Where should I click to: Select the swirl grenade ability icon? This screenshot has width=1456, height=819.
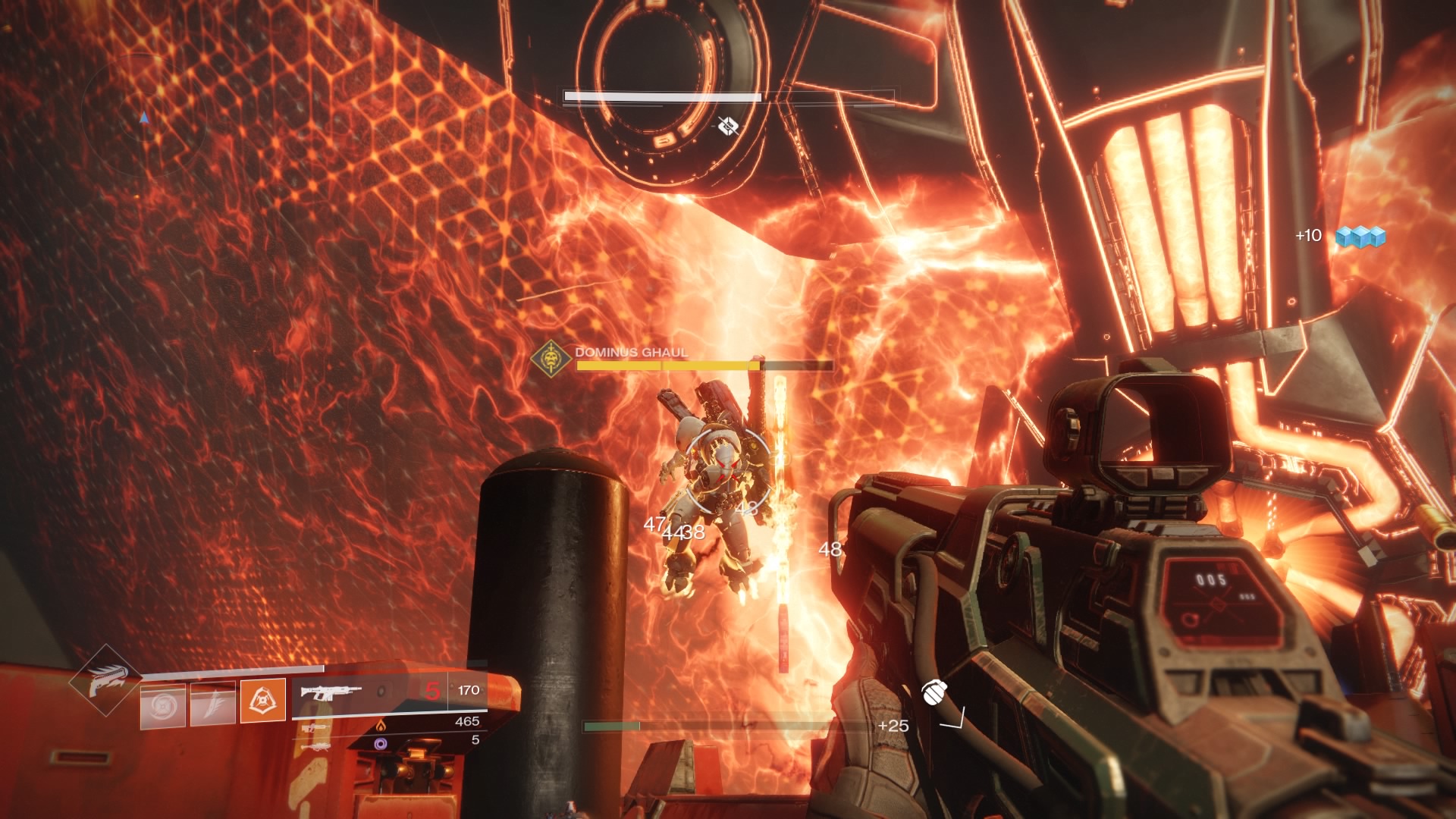point(162,705)
